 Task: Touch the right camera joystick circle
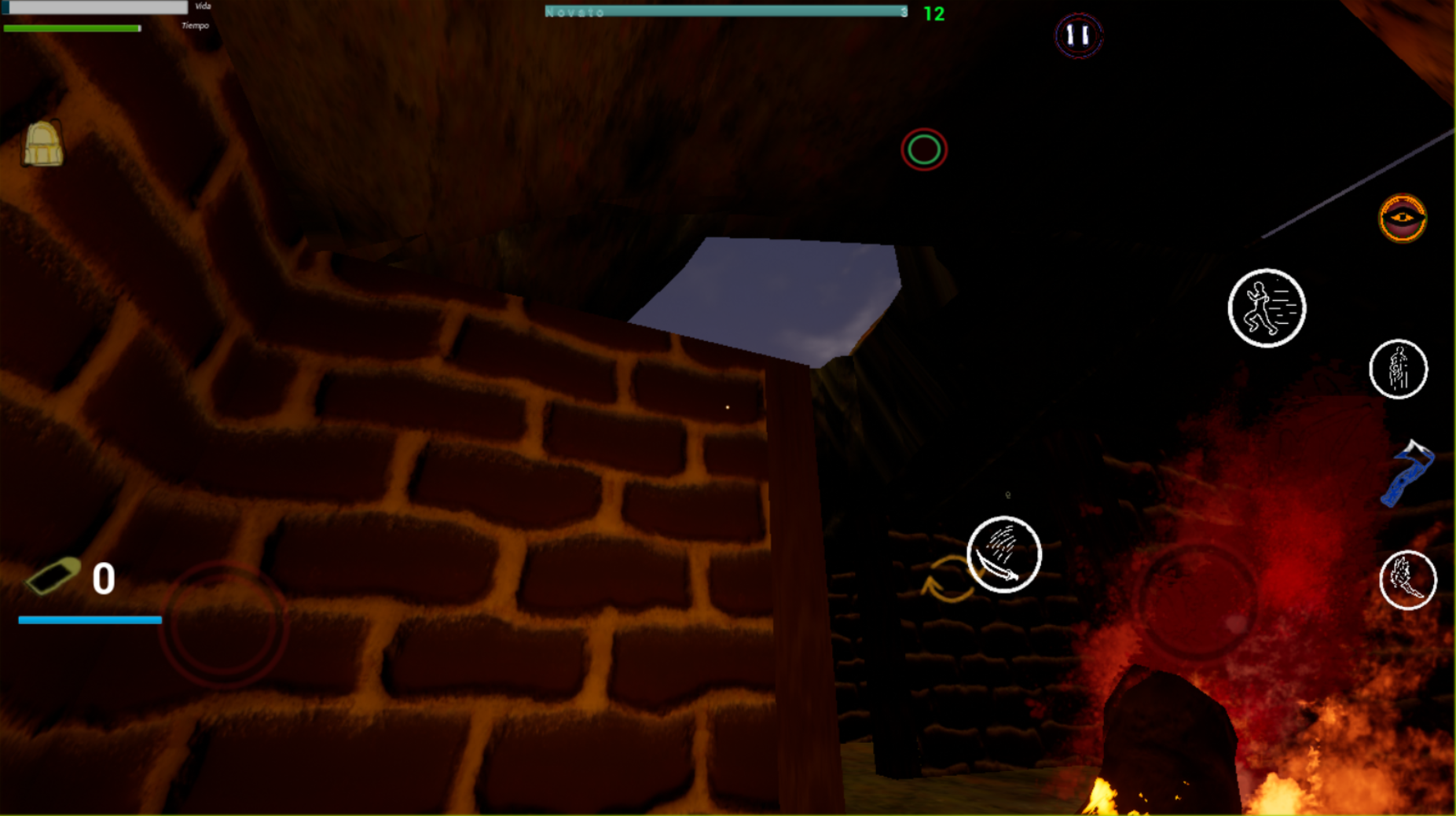tap(1197, 601)
